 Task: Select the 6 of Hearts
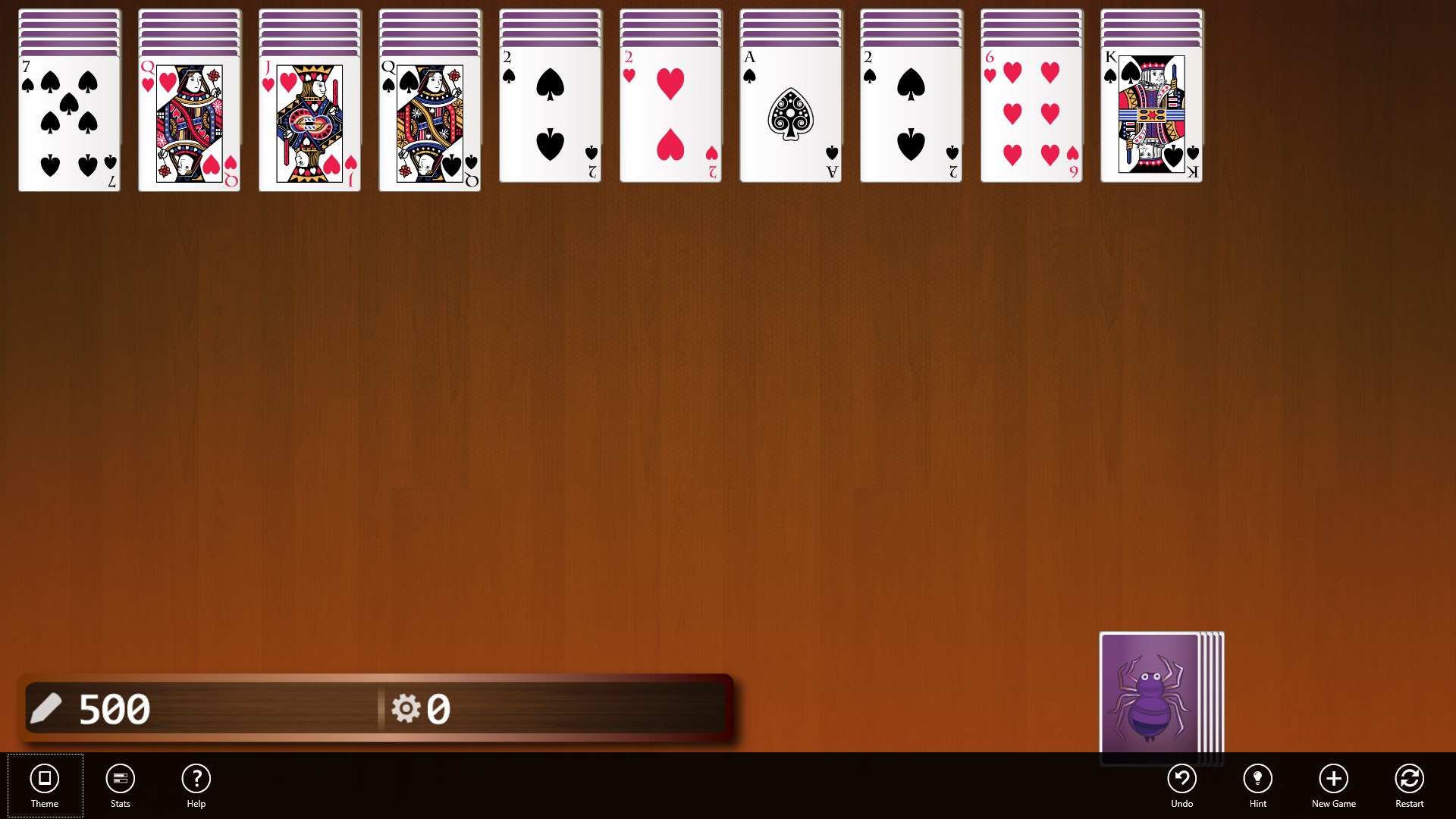pos(1031,118)
